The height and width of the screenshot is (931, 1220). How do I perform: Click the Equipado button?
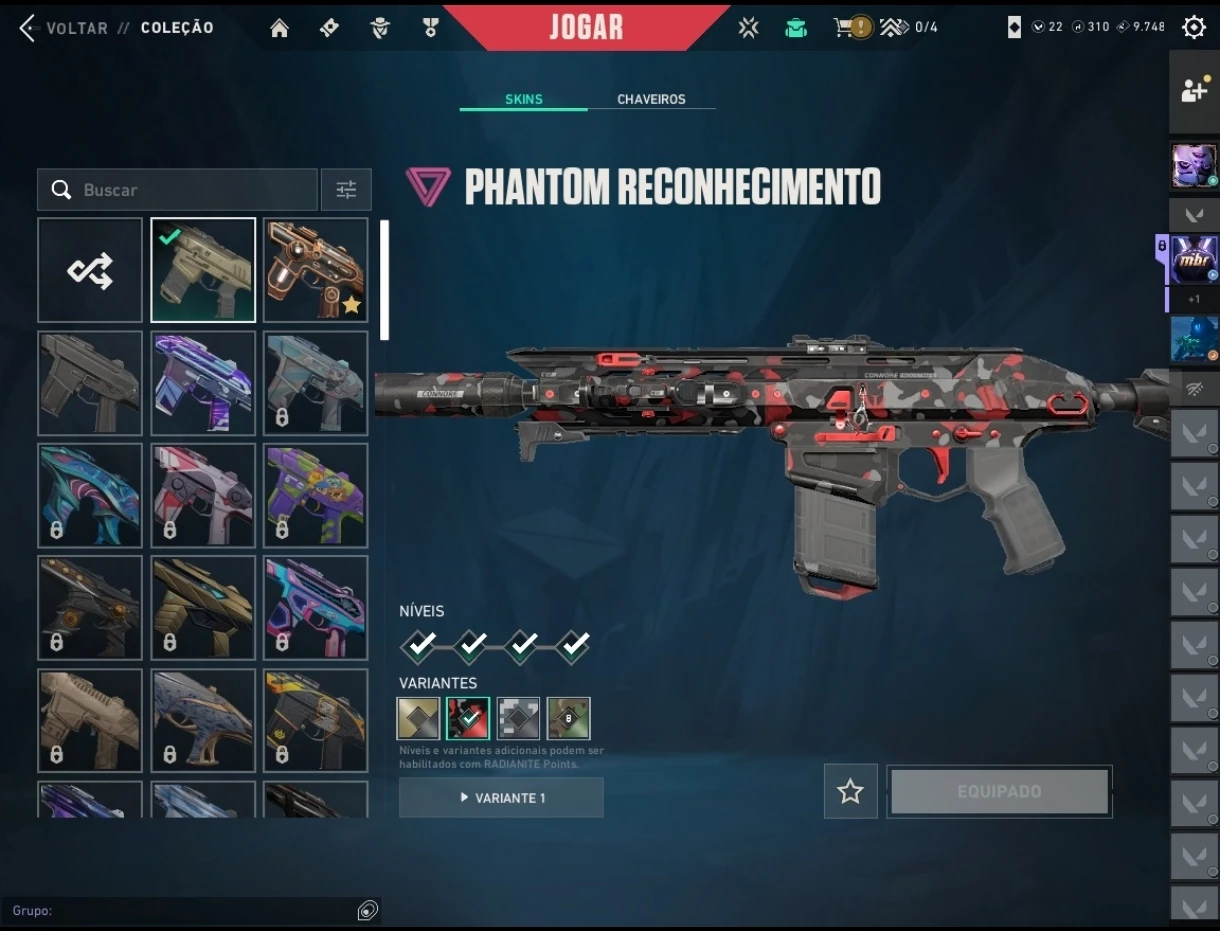point(999,792)
